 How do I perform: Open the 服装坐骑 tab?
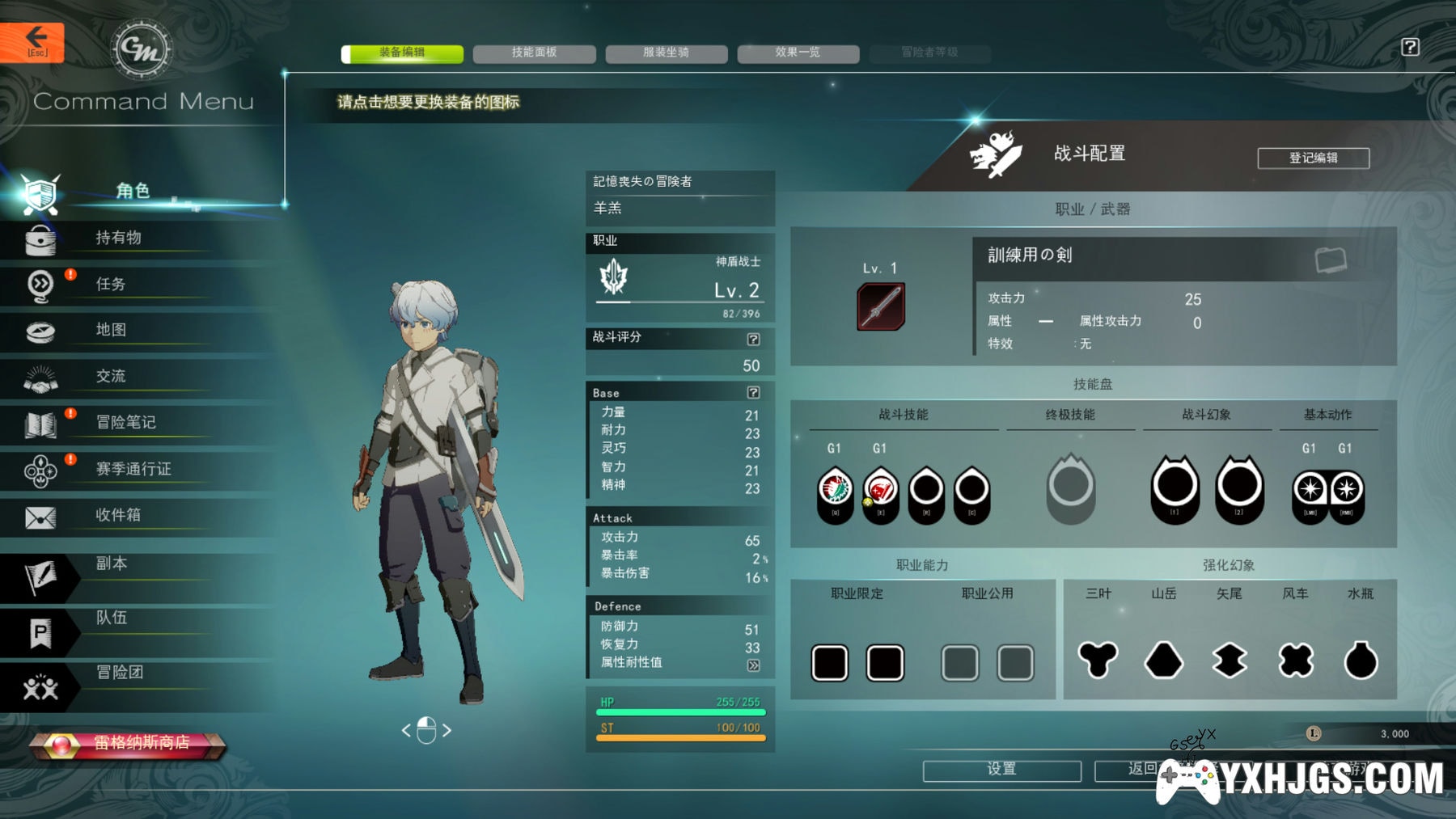click(666, 53)
